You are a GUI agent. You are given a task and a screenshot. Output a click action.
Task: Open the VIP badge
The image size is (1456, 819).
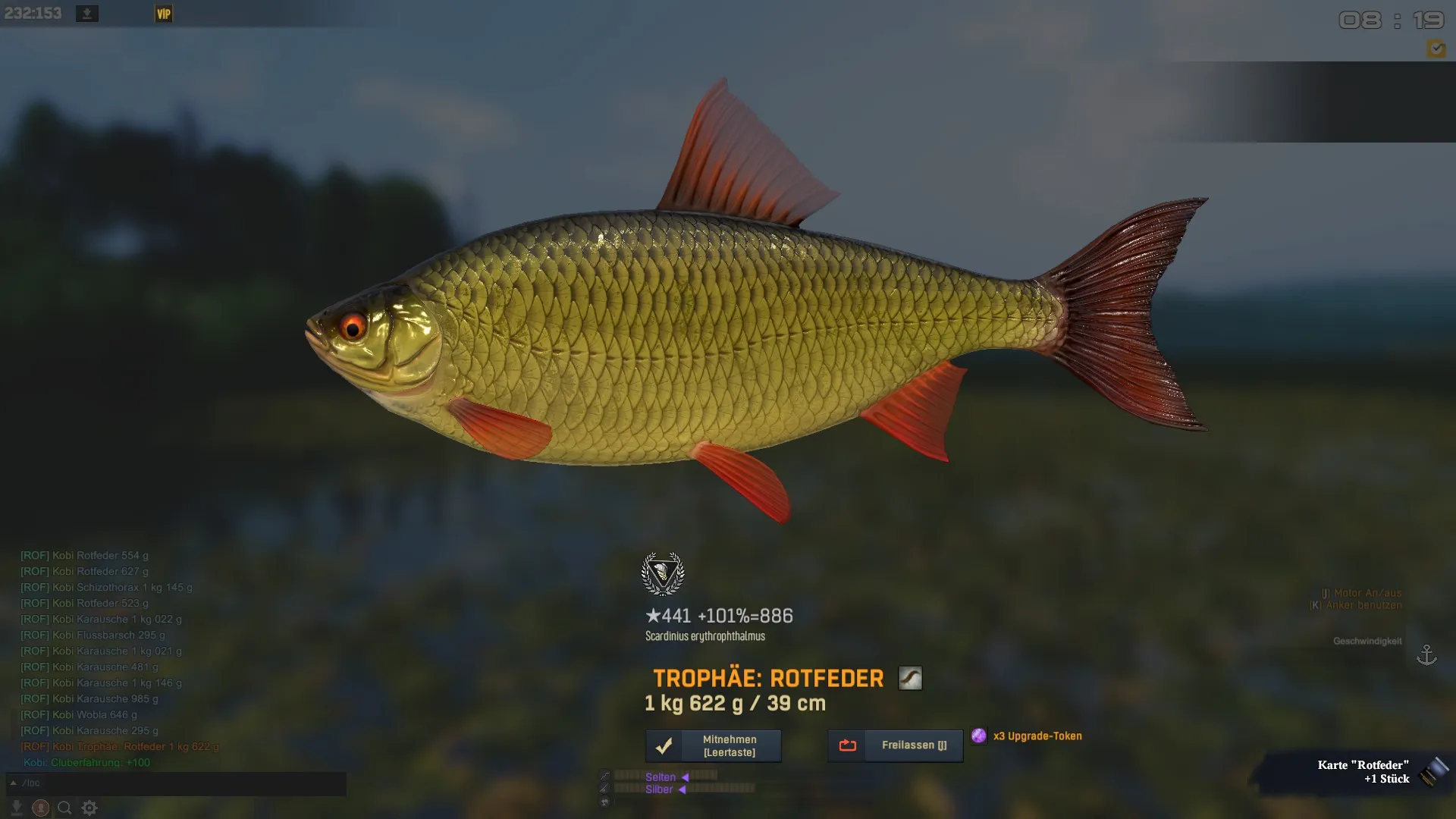click(164, 14)
